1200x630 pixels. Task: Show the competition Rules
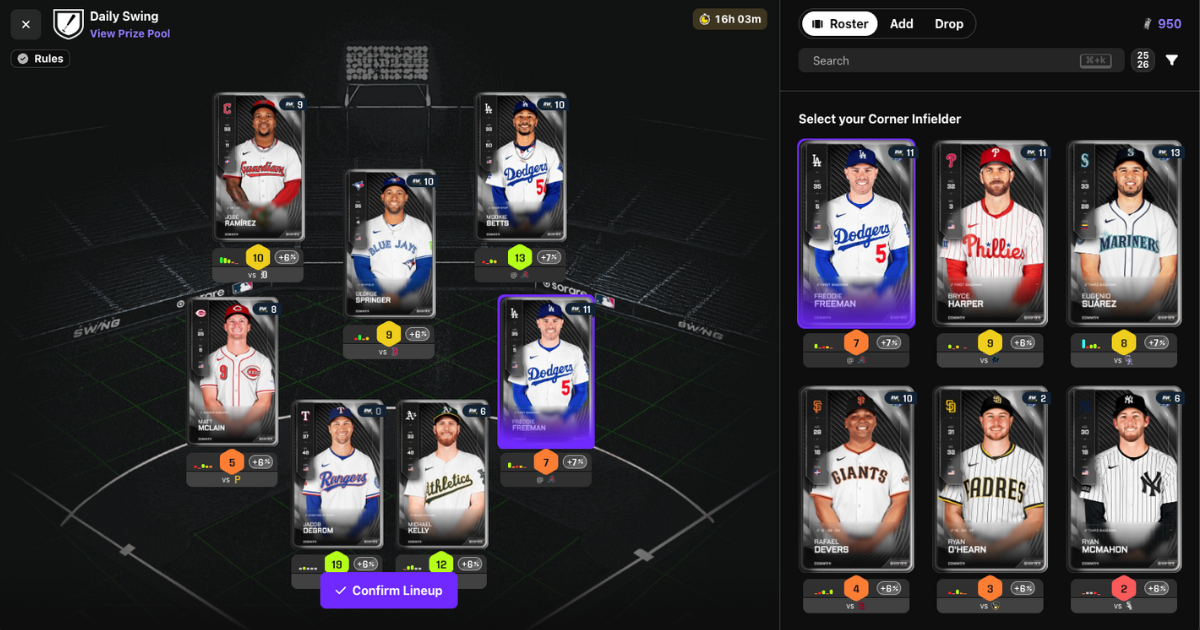pos(40,59)
